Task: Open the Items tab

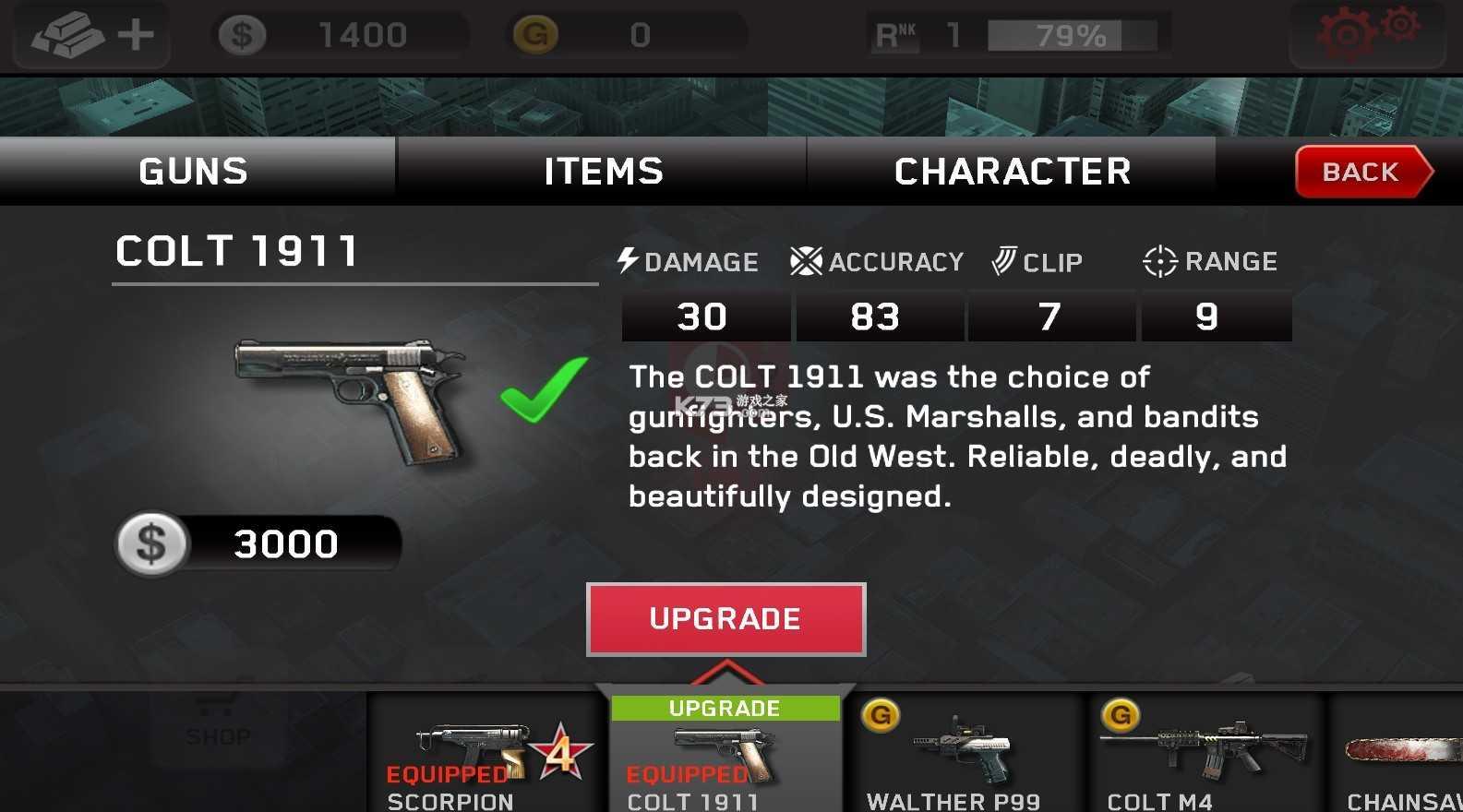Action: (x=603, y=172)
